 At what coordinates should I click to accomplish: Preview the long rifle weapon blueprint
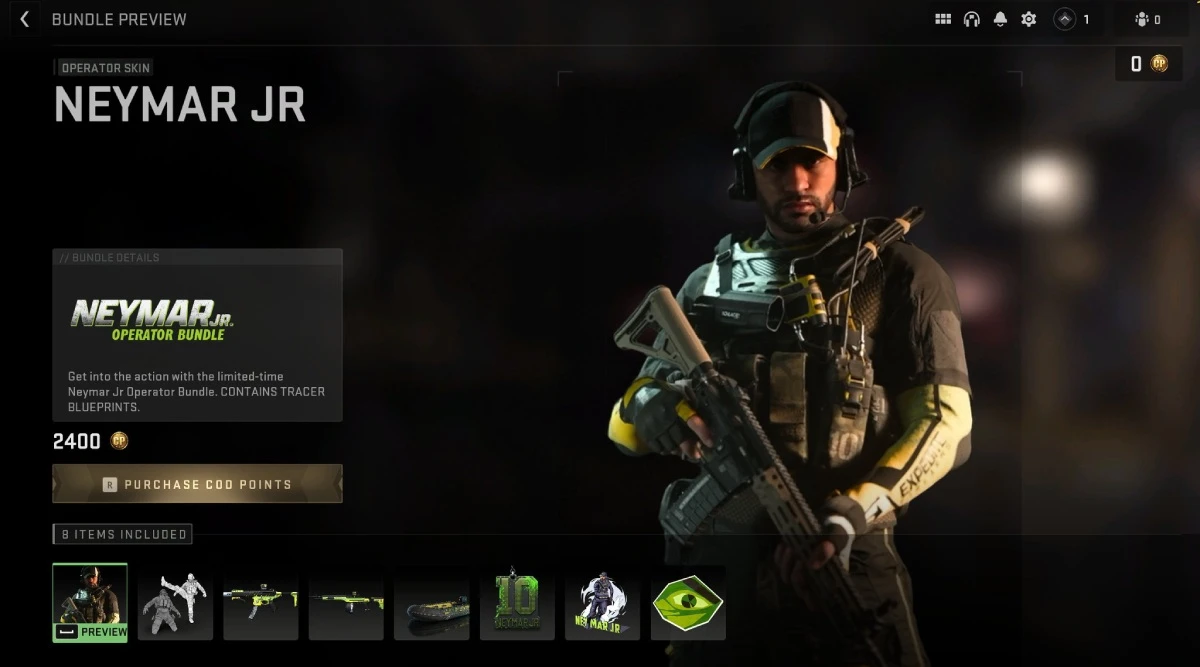tap(346, 601)
